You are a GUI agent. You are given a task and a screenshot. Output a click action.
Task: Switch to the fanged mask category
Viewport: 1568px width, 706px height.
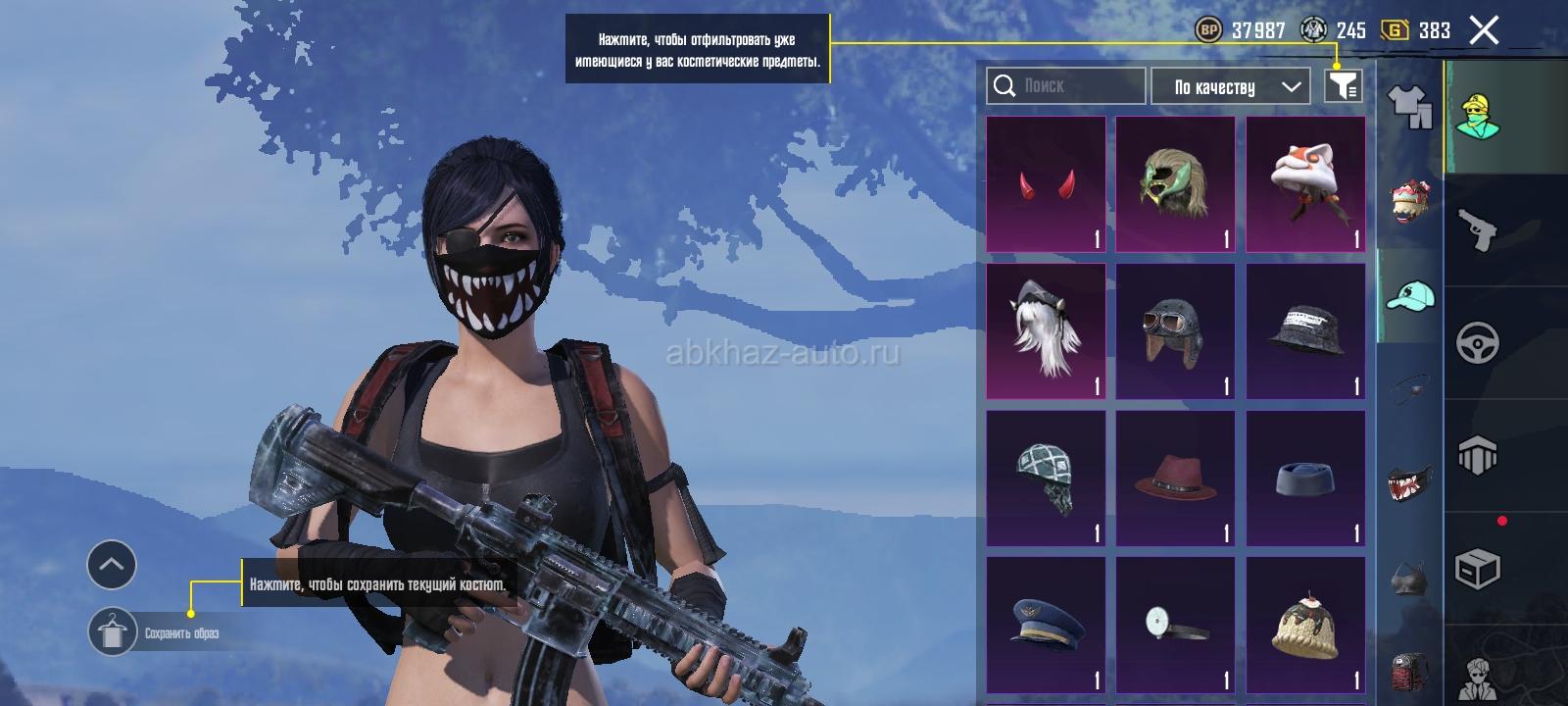pyautogui.click(x=1410, y=482)
